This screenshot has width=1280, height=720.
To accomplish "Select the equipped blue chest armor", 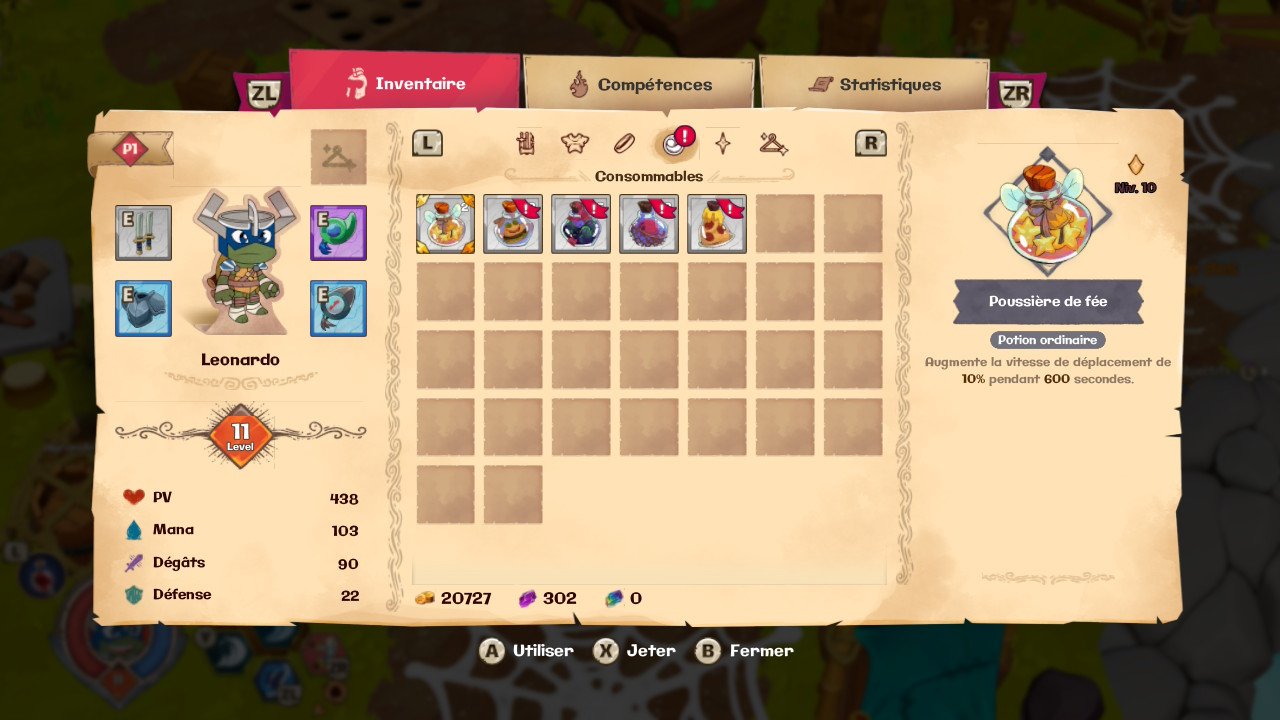I will coord(143,308).
